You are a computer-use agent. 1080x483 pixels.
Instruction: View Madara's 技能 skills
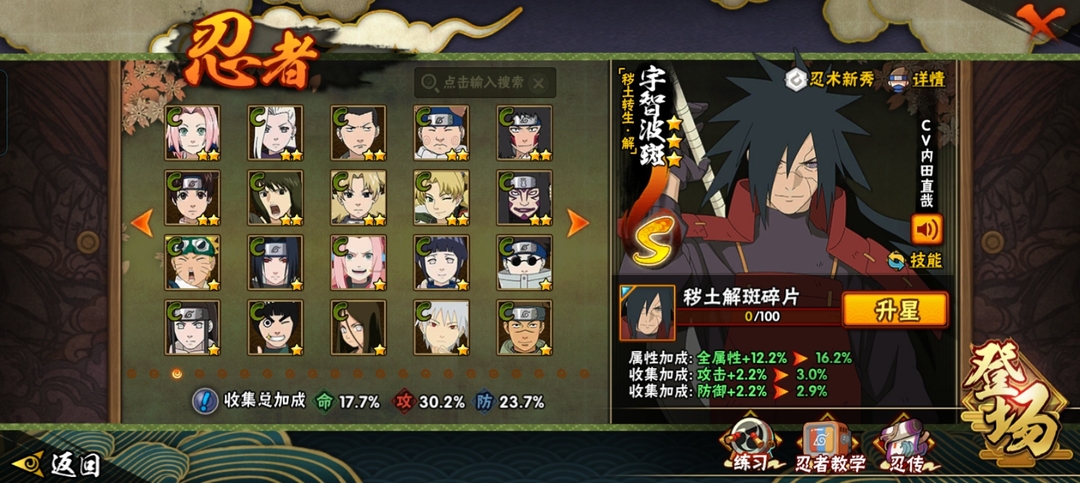(x=916, y=261)
